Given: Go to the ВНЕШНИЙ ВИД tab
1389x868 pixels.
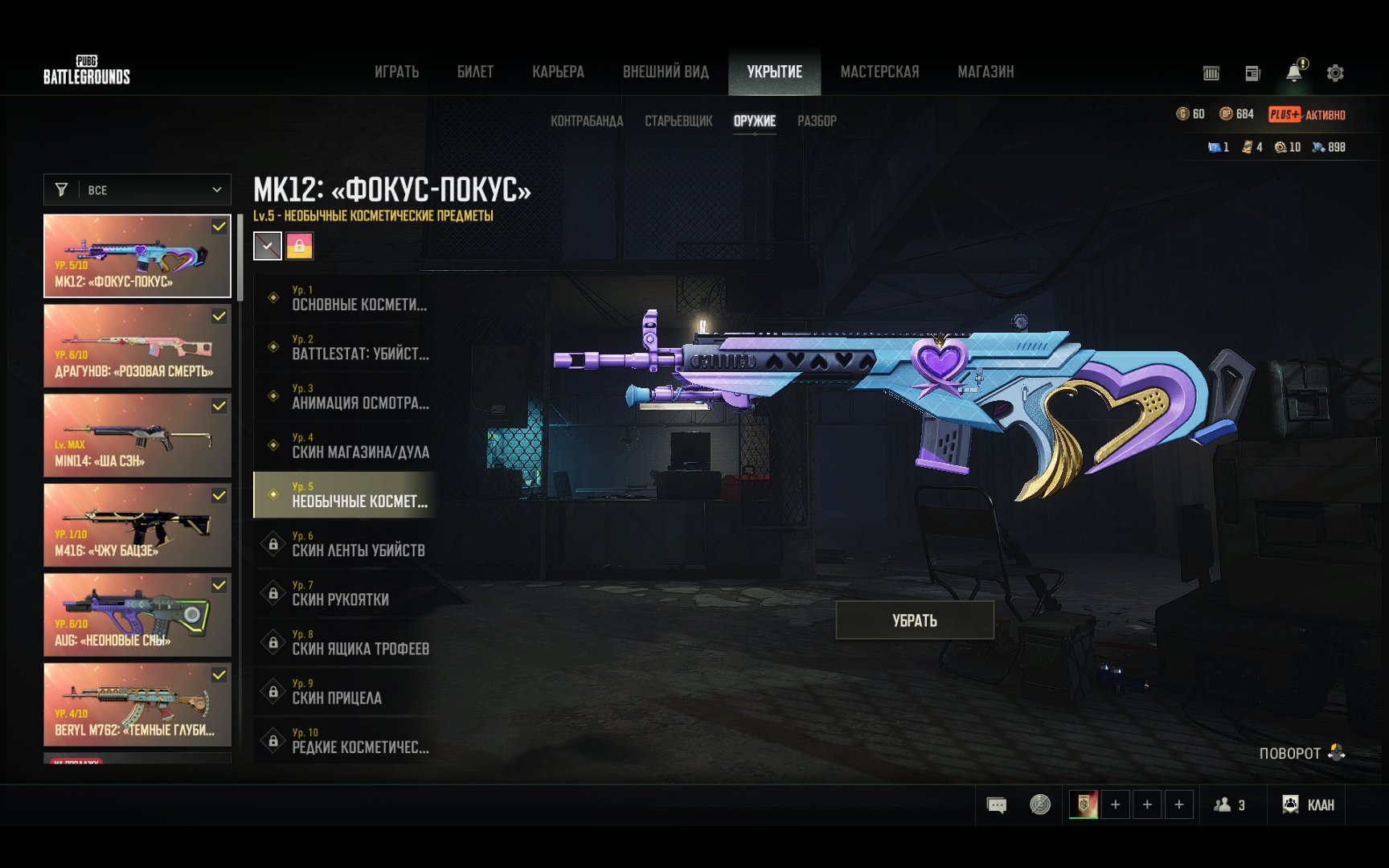Looking at the screenshot, I should pyautogui.click(x=666, y=72).
